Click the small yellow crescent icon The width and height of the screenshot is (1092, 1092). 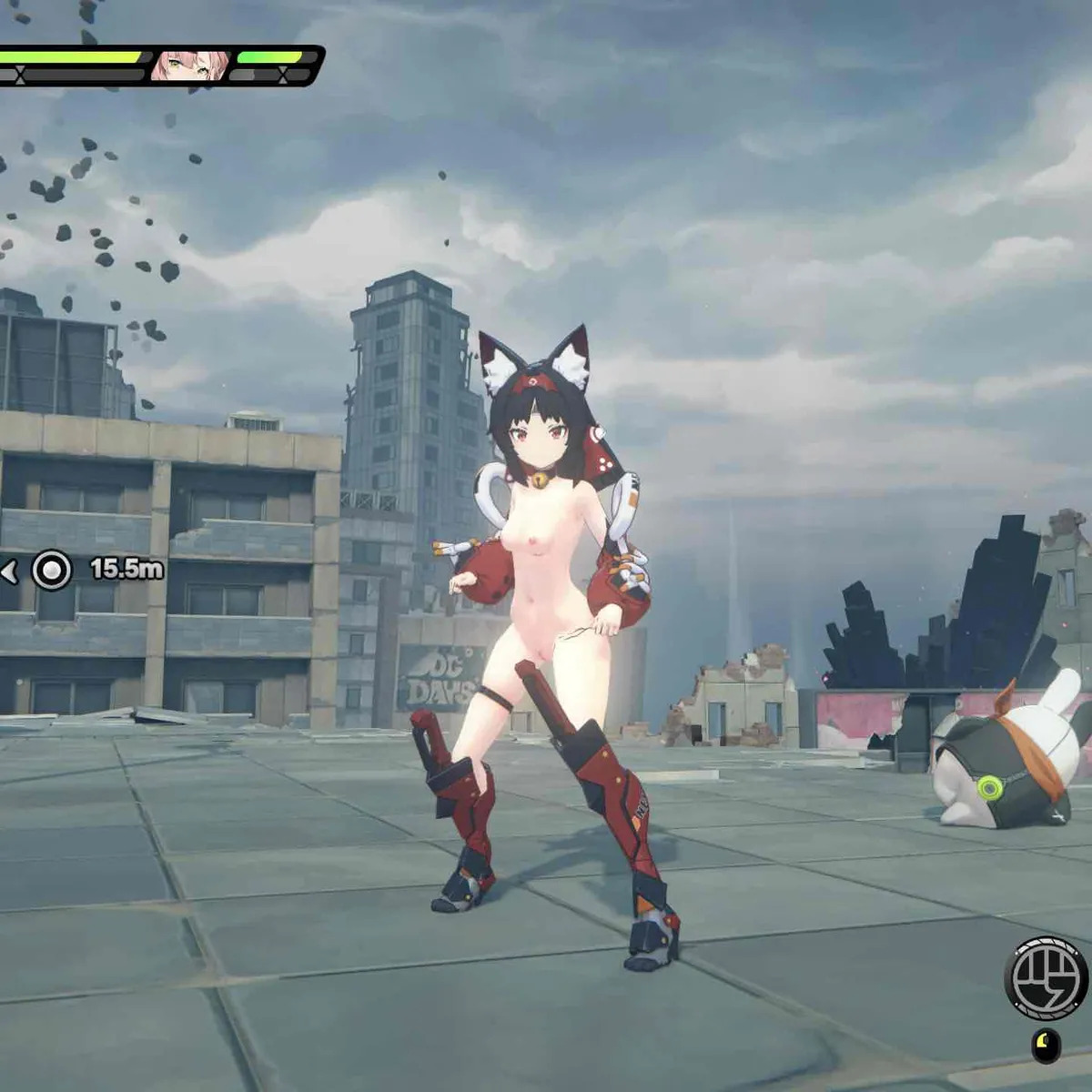(1046, 1045)
